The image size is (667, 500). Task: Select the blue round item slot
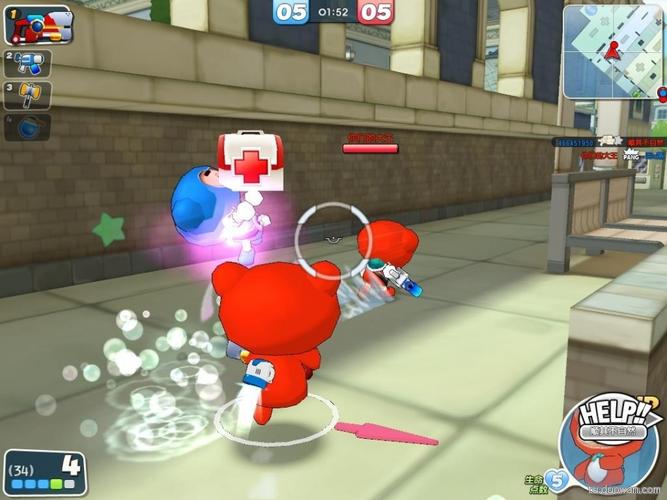tap(28, 128)
